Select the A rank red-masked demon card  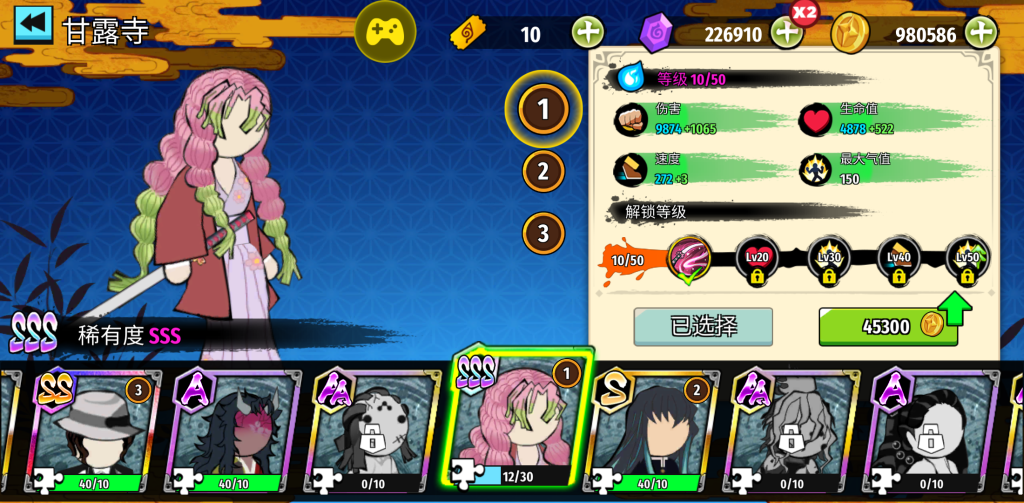coord(233,430)
